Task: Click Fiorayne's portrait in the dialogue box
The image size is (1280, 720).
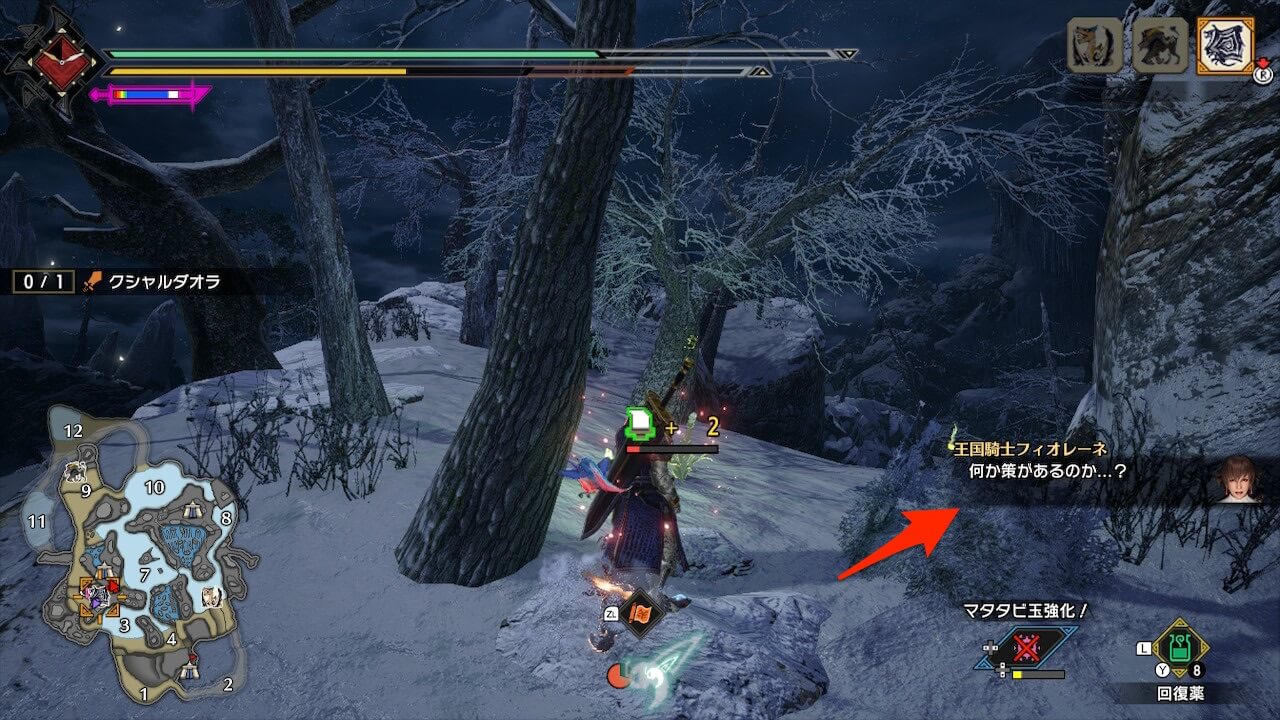Action: [x=1240, y=480]
